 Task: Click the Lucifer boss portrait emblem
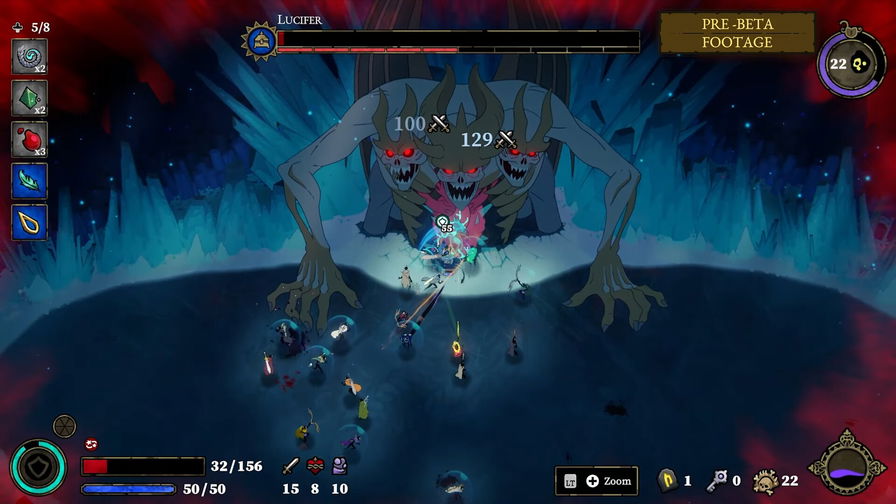260,40
